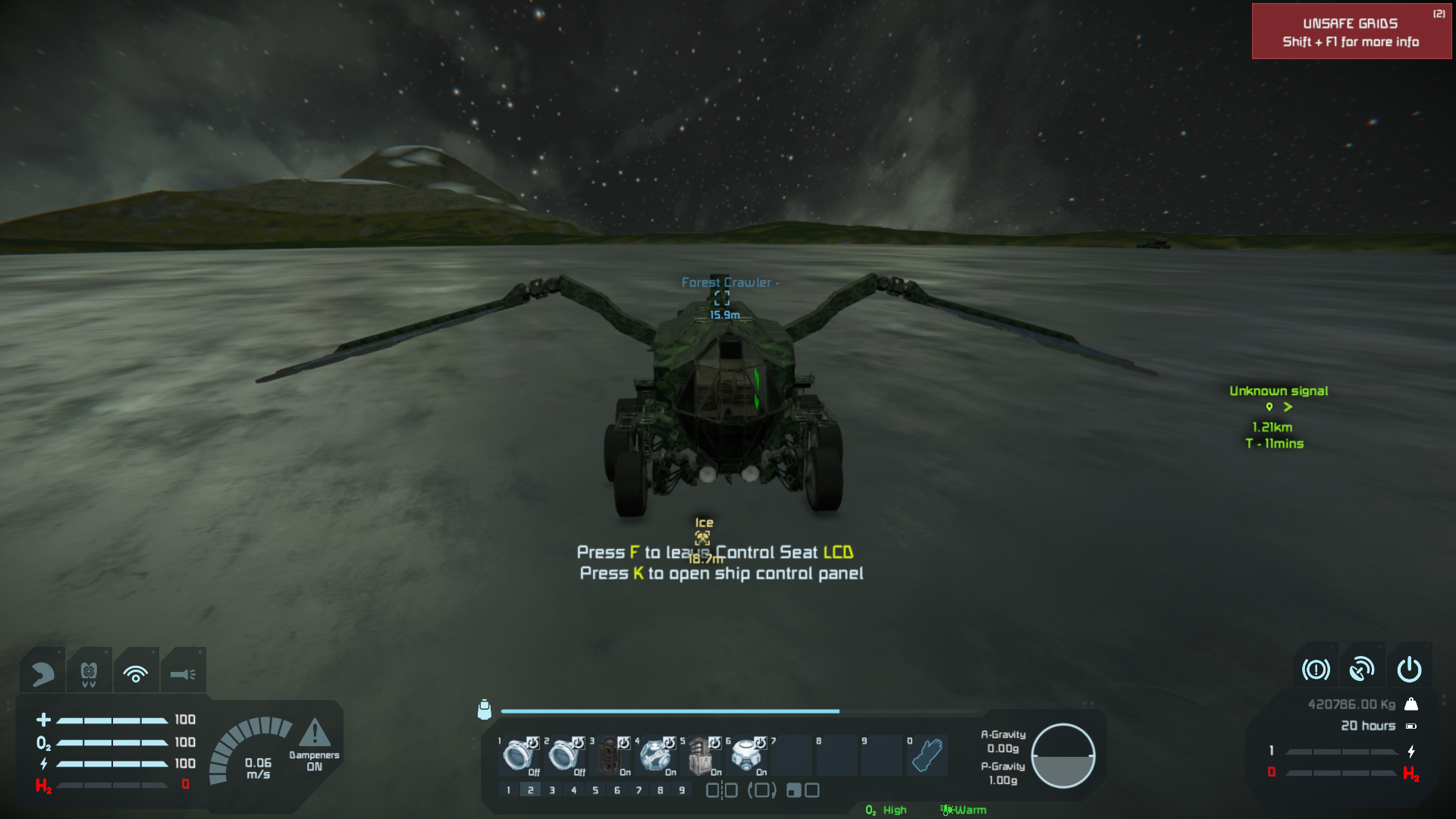Click the Dampeners warning triangle indicator
This screenshot has height=819, width=1456.
tap(314, 734)
